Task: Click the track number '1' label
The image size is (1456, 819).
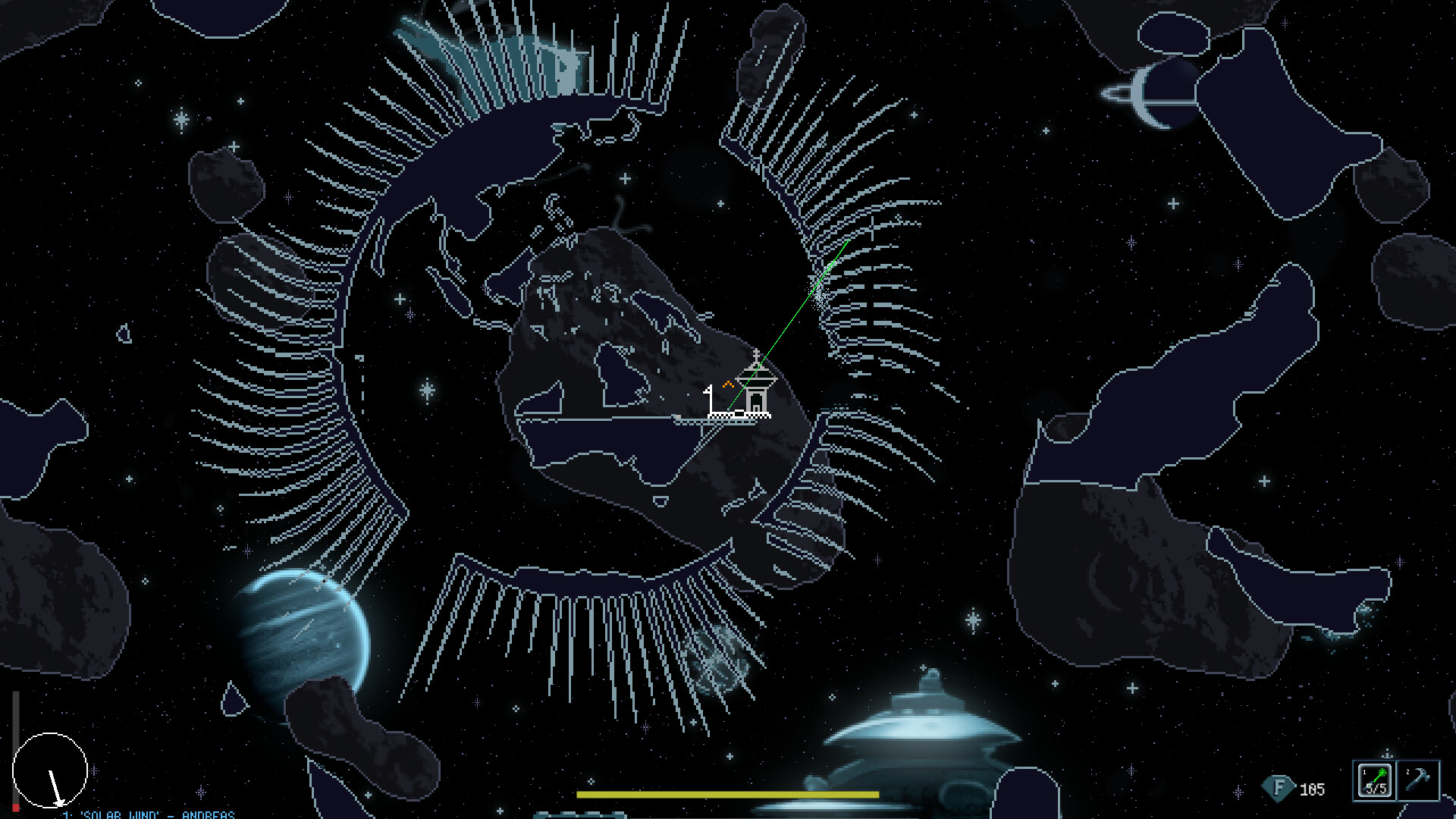Action: (67, 815)
